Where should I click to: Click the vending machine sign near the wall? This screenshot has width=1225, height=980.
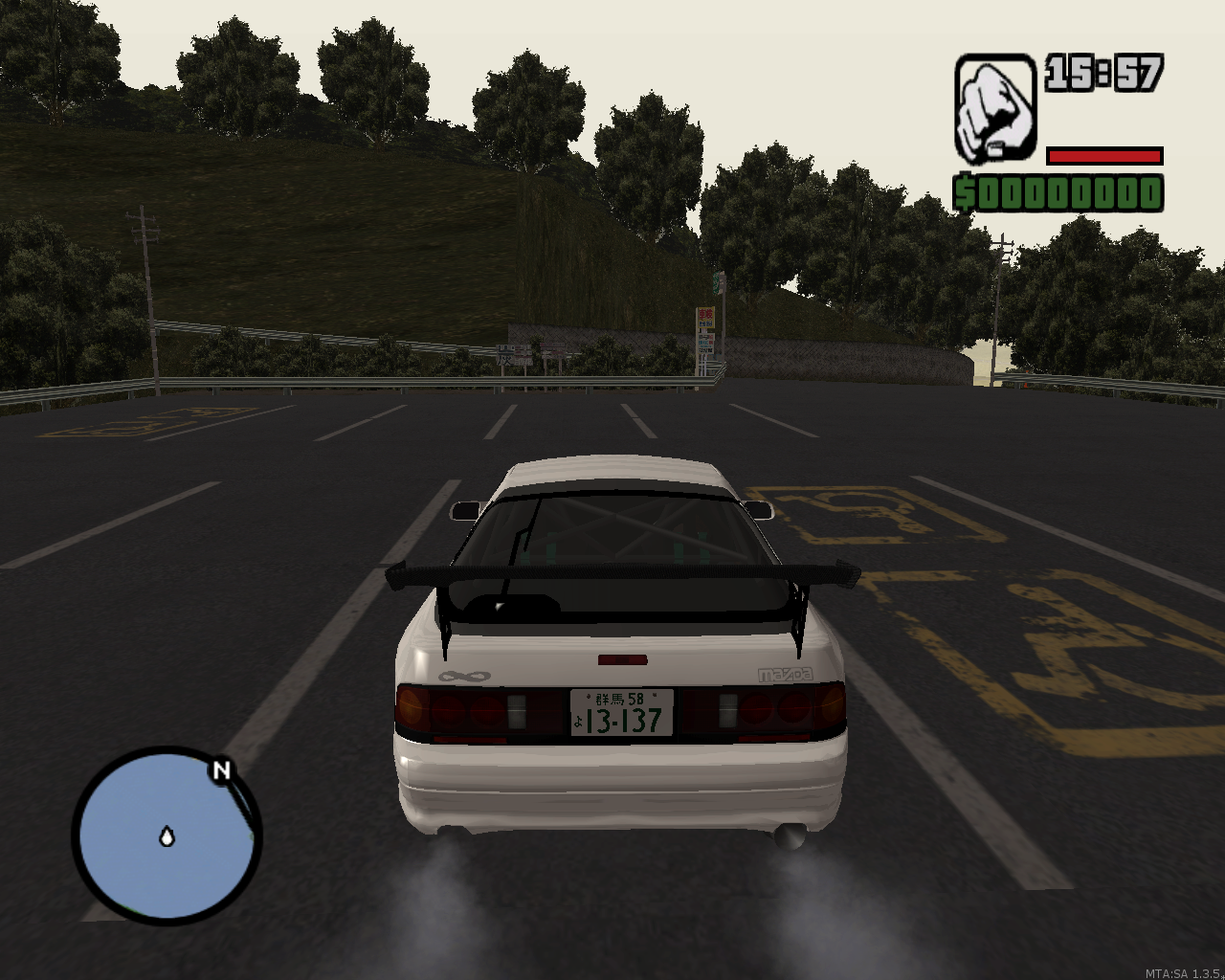pos(705,330)
